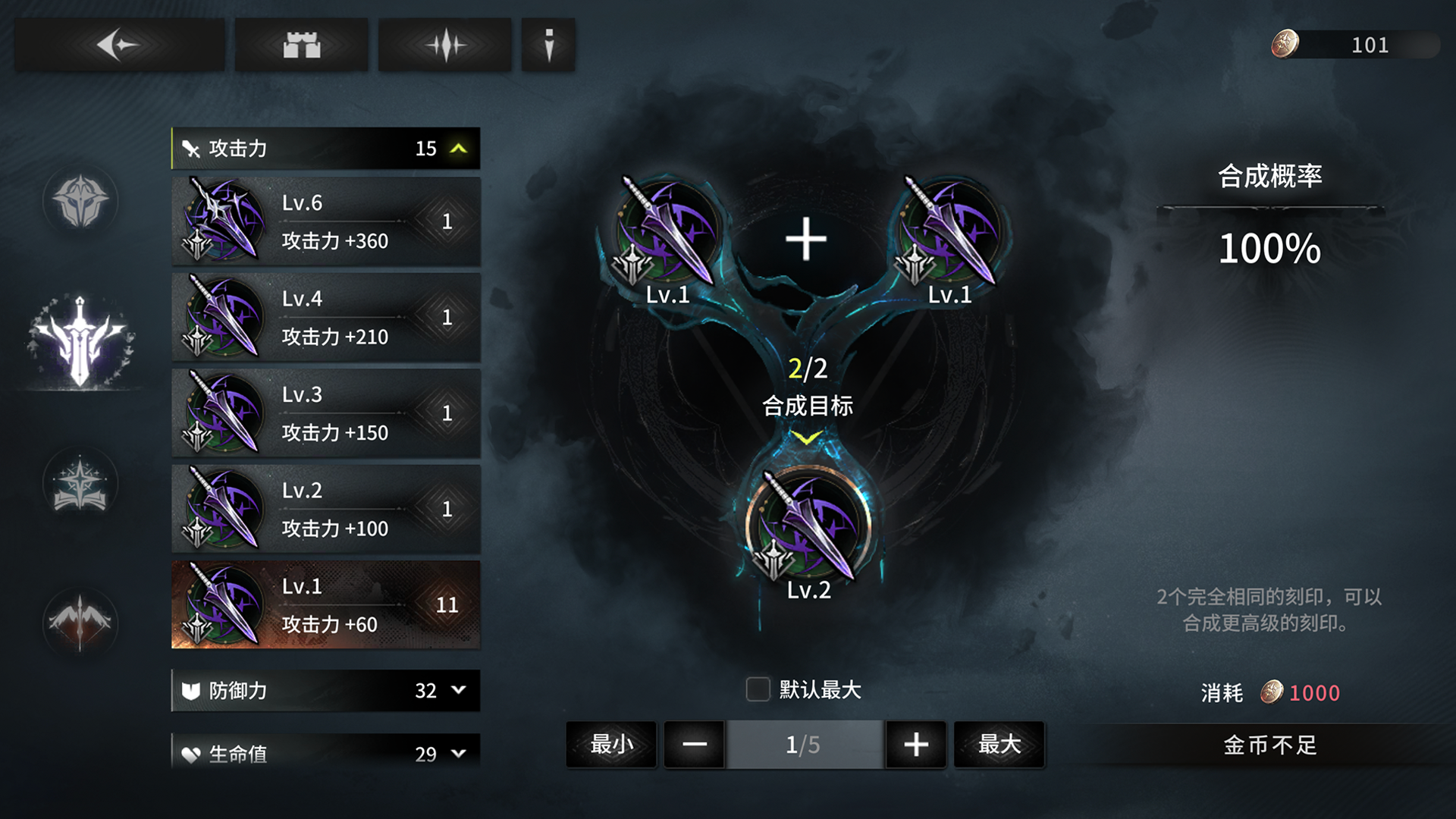
Task: Click the back arrow icon at top left
Action: pyautogui.click(x=119, y=44)
